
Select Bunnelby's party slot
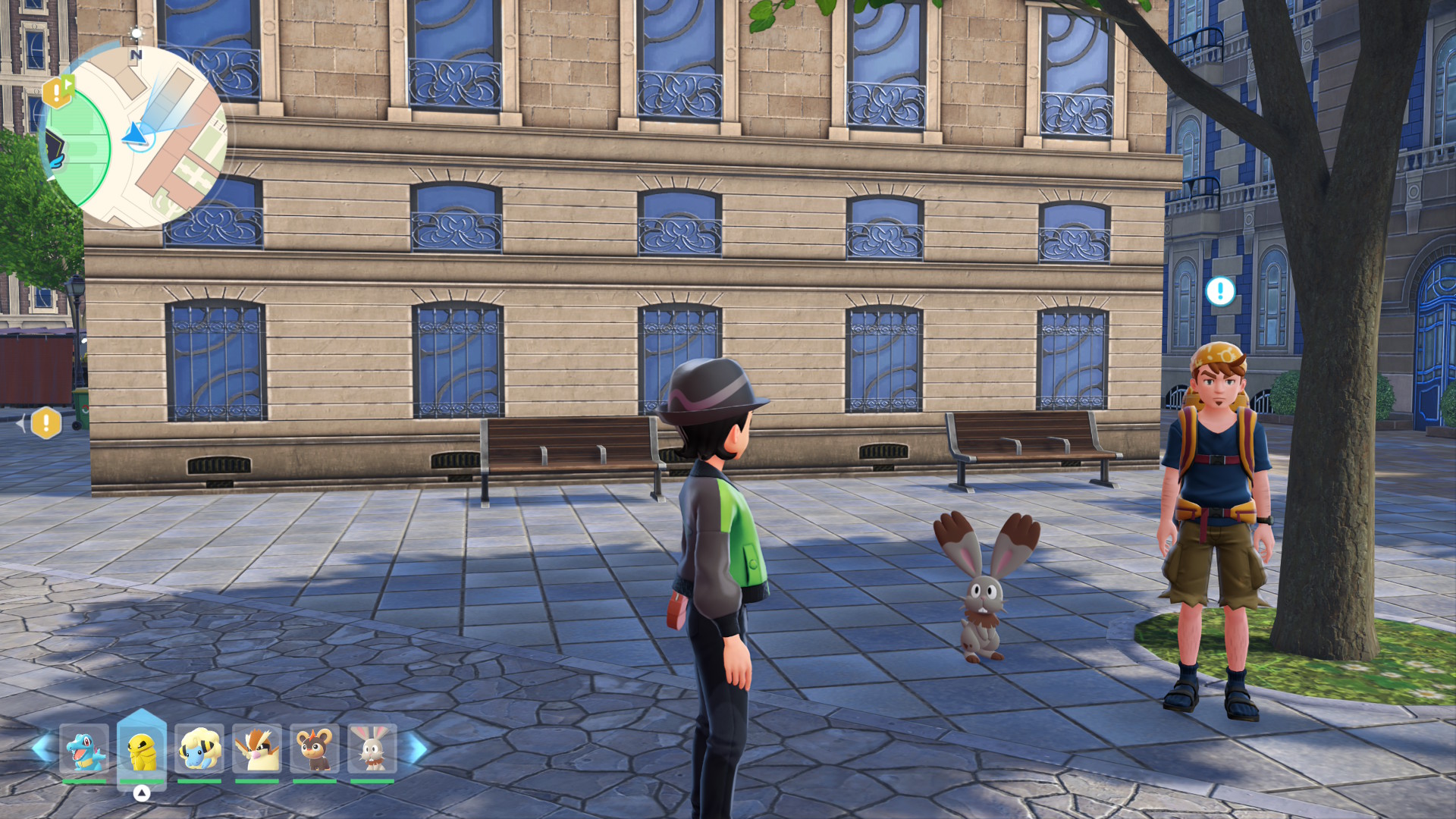point(372,749)
